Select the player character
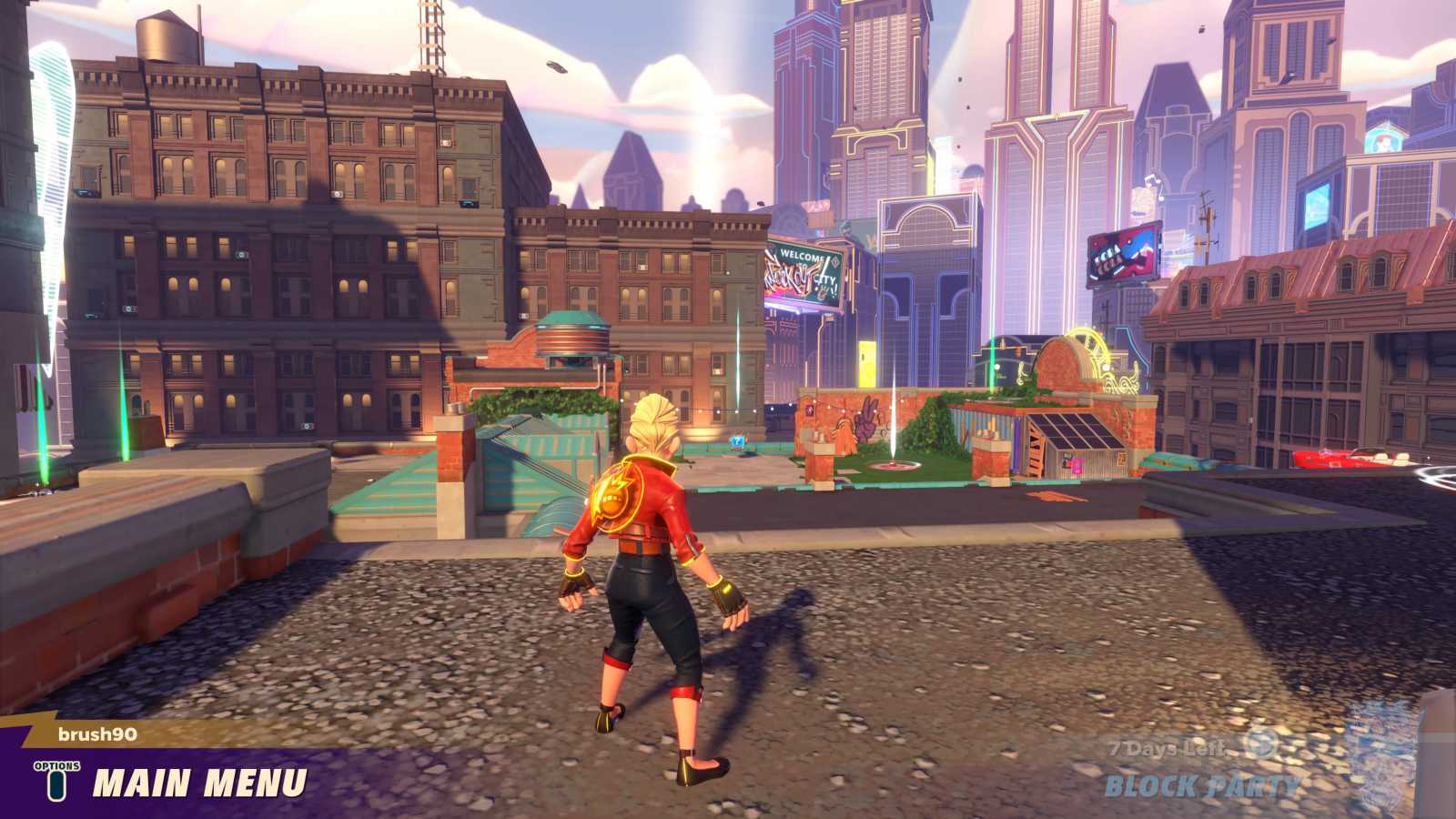This screenshot has width=1456, height=819. point(655,582)
